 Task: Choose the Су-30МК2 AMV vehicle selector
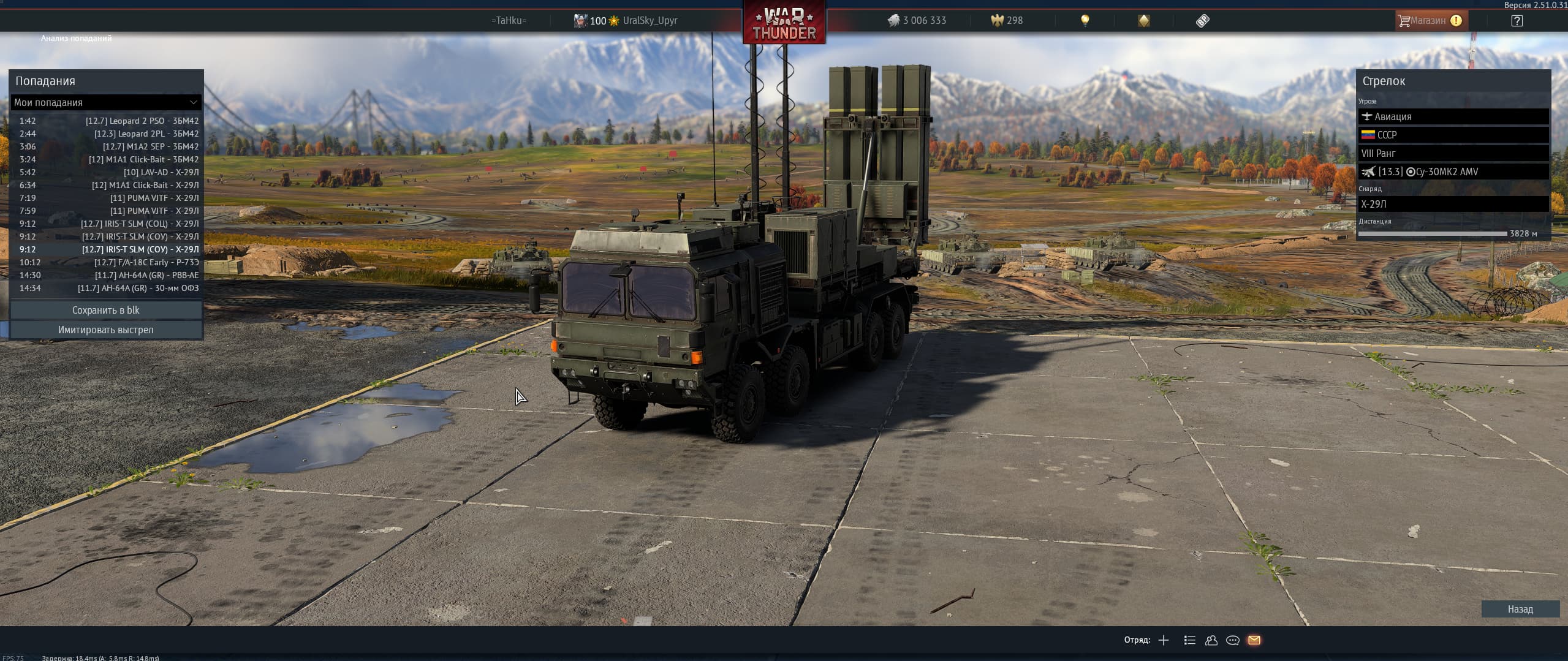click(x=1453, y=172)
